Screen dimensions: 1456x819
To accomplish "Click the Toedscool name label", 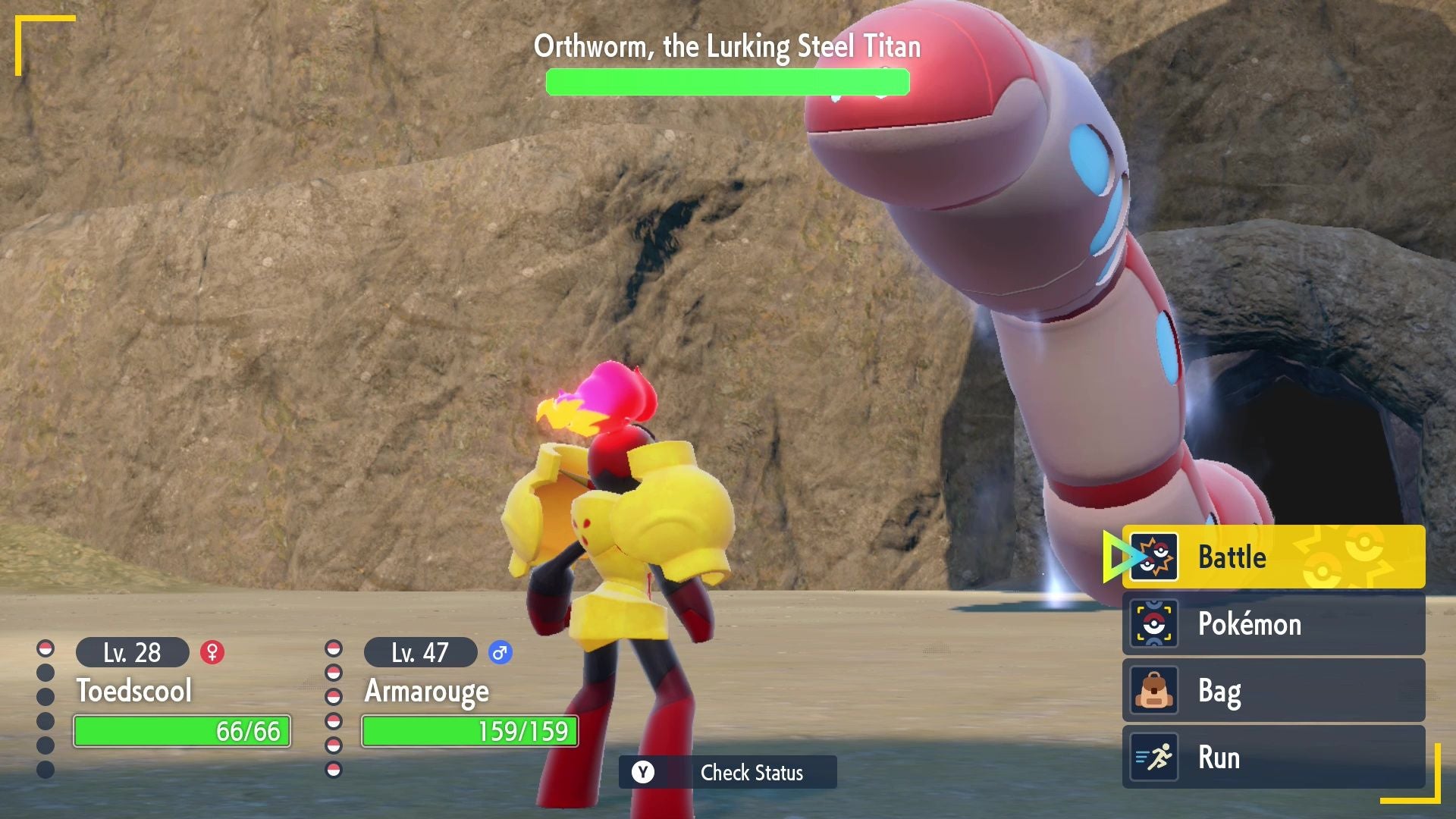I will pyautogui.click(x=135, y=692).
